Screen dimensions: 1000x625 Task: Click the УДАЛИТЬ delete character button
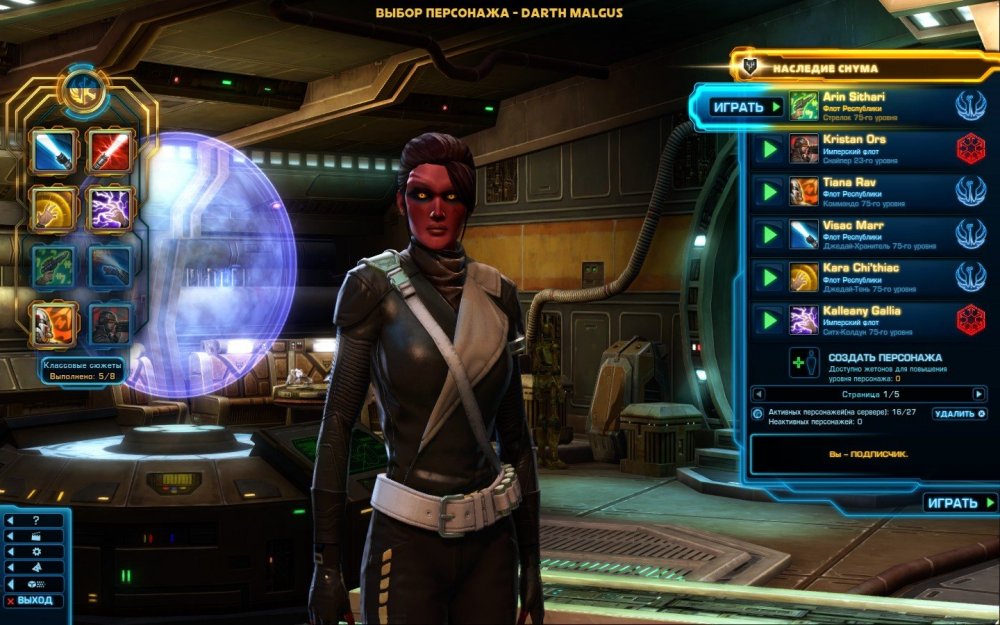click(959, 413)
